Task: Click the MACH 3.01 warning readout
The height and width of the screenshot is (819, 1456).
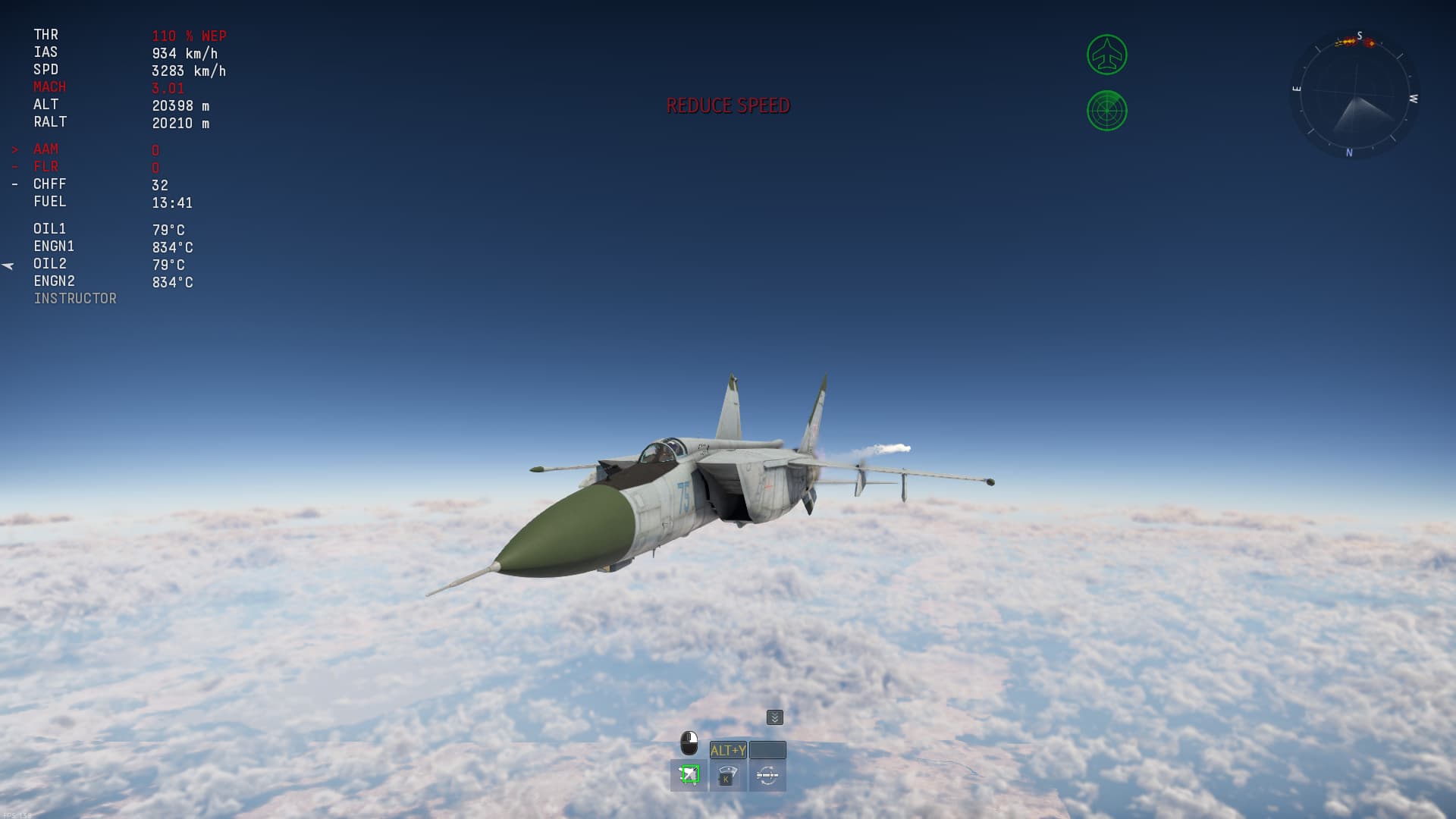Action: click(x=168, y=88)
